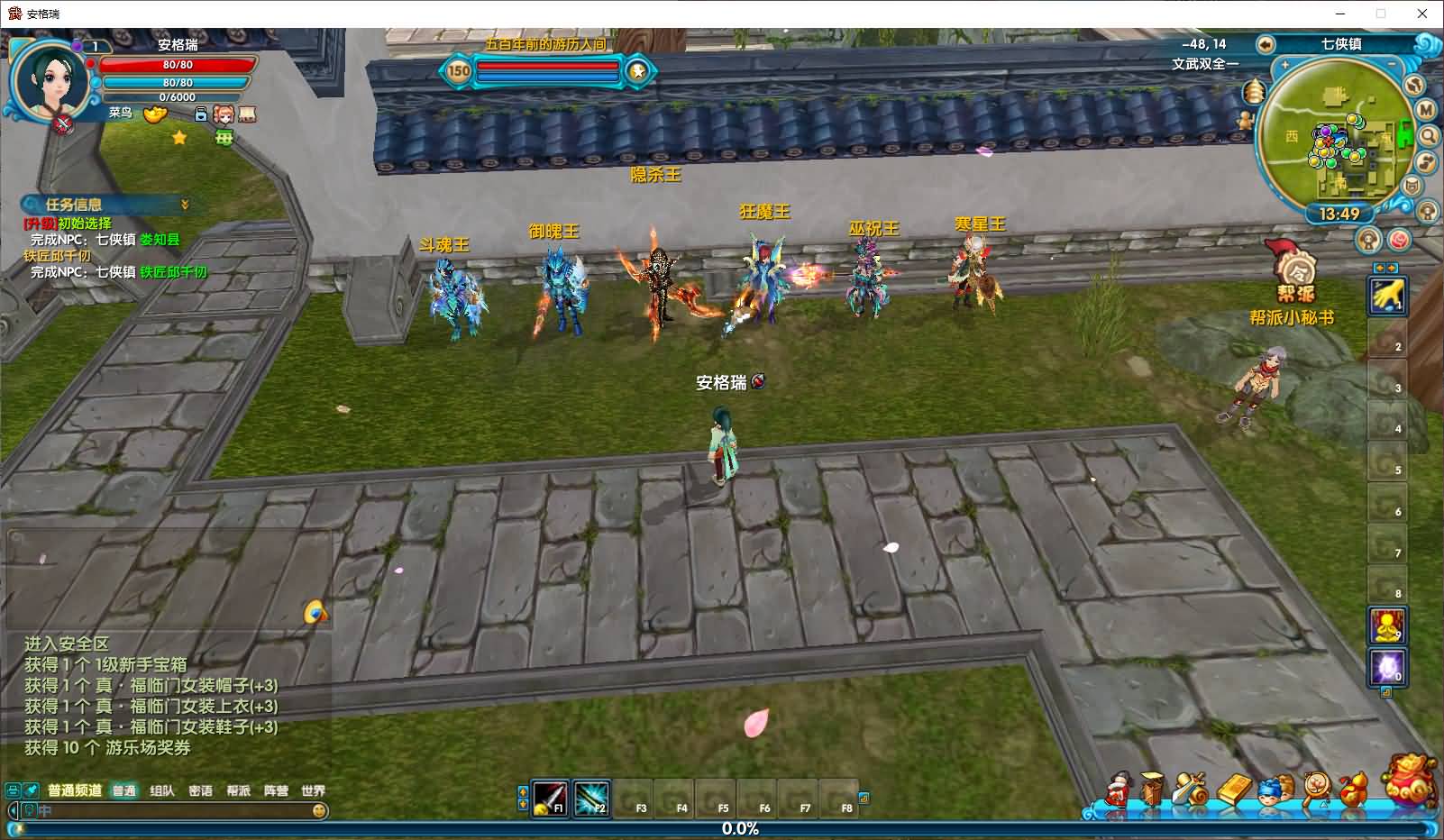Follow the 铁匠邱千仞 quest NPC link
The height and width of the screenshot is (840, 1444).
pyautogui.click(x=173, y=272)
